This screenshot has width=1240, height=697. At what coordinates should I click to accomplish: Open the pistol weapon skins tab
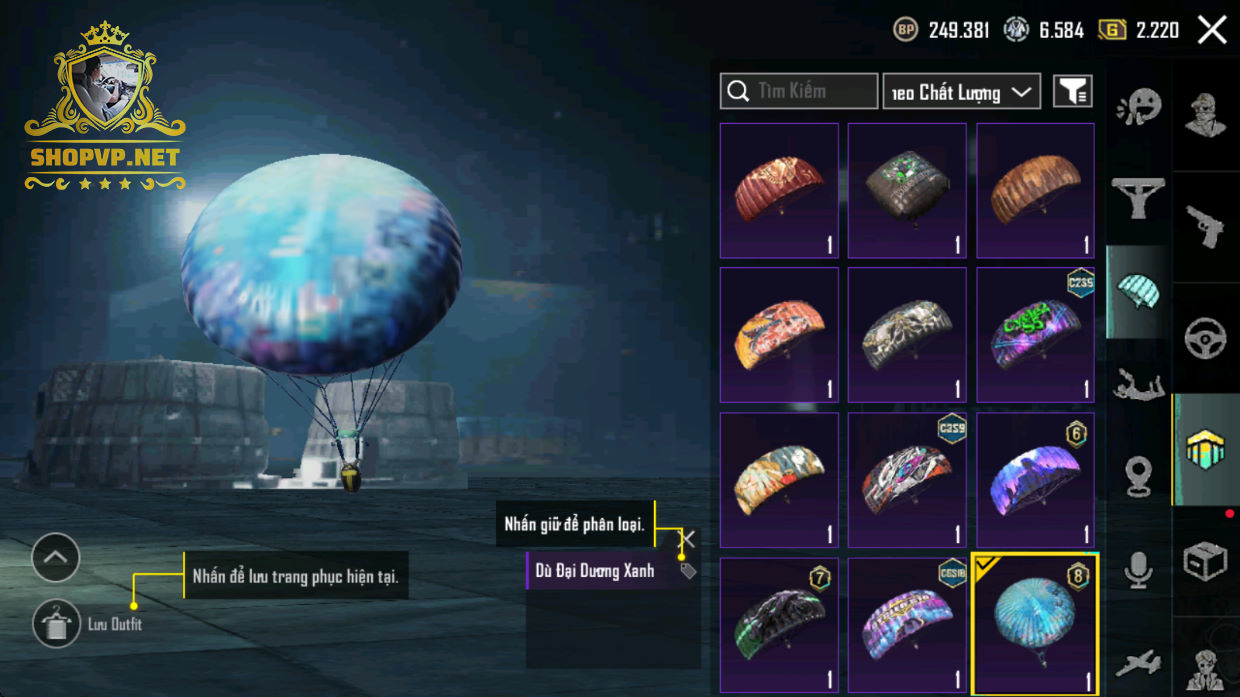pos(1205,227)
